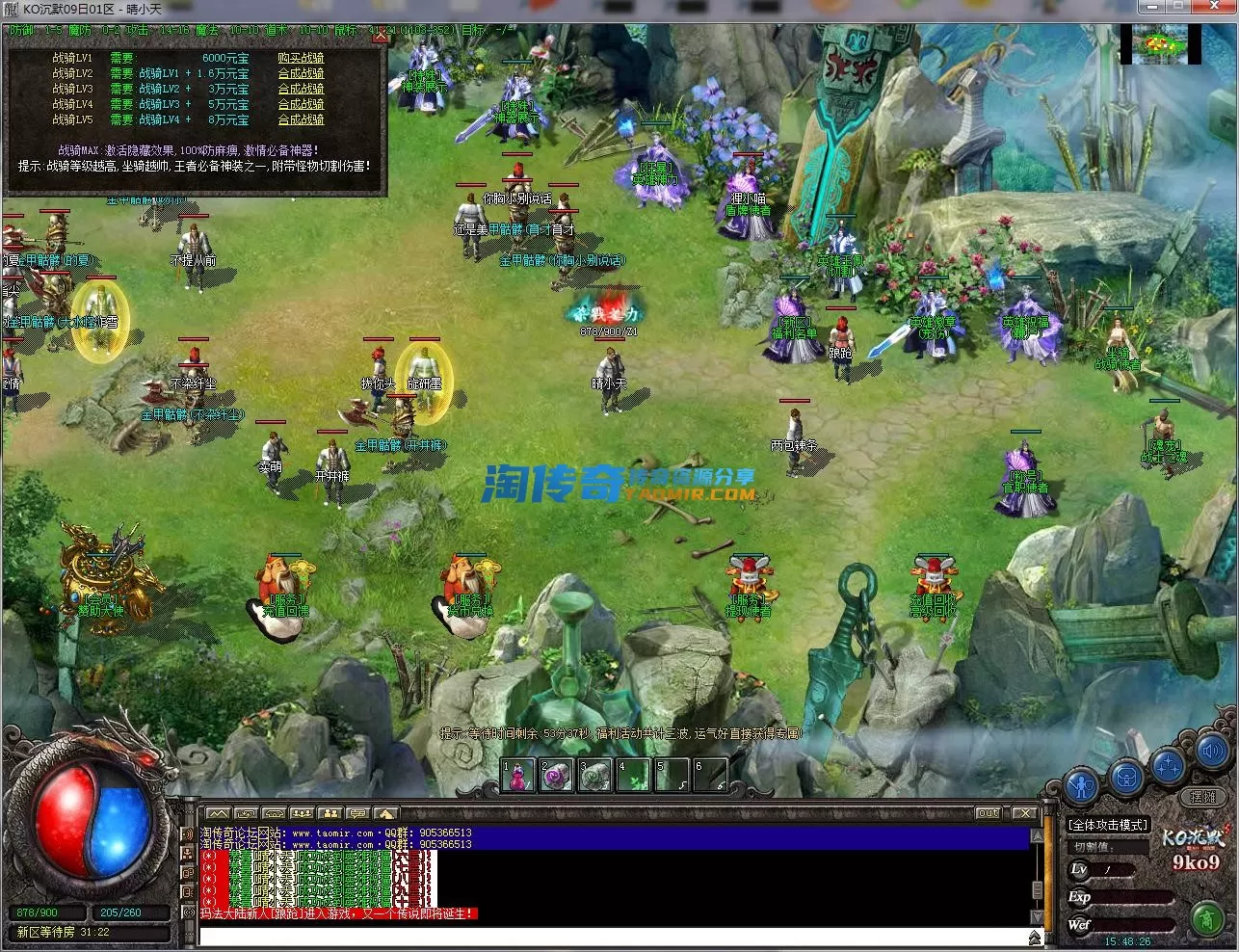Click 合成战骑 on the 战骑LV5 row
1239x952 pixels.
(301, 119)
